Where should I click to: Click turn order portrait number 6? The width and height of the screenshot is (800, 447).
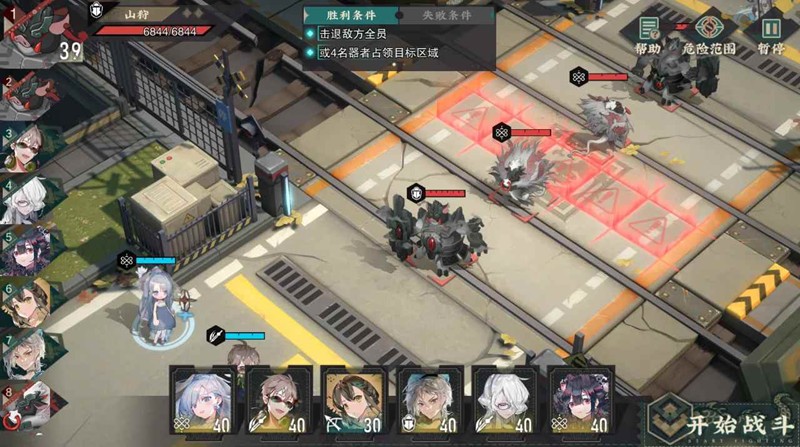24,301
